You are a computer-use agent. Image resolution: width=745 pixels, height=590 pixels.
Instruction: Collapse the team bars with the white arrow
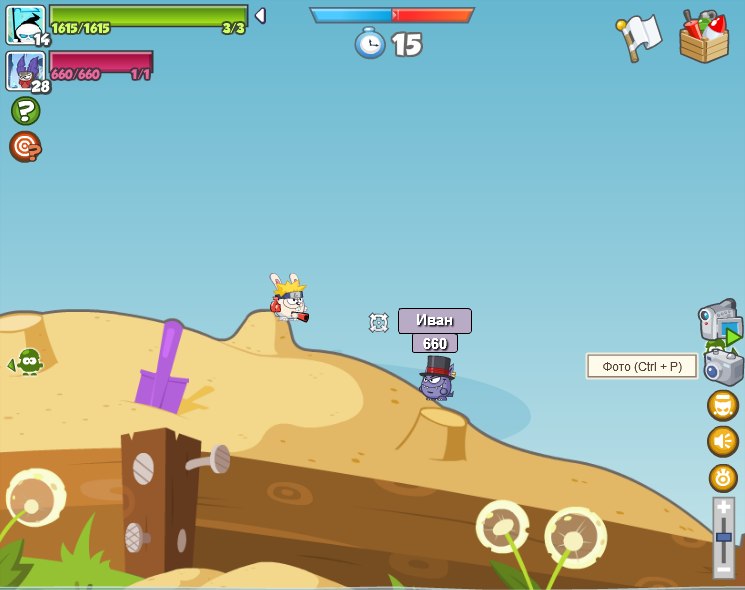260,16
